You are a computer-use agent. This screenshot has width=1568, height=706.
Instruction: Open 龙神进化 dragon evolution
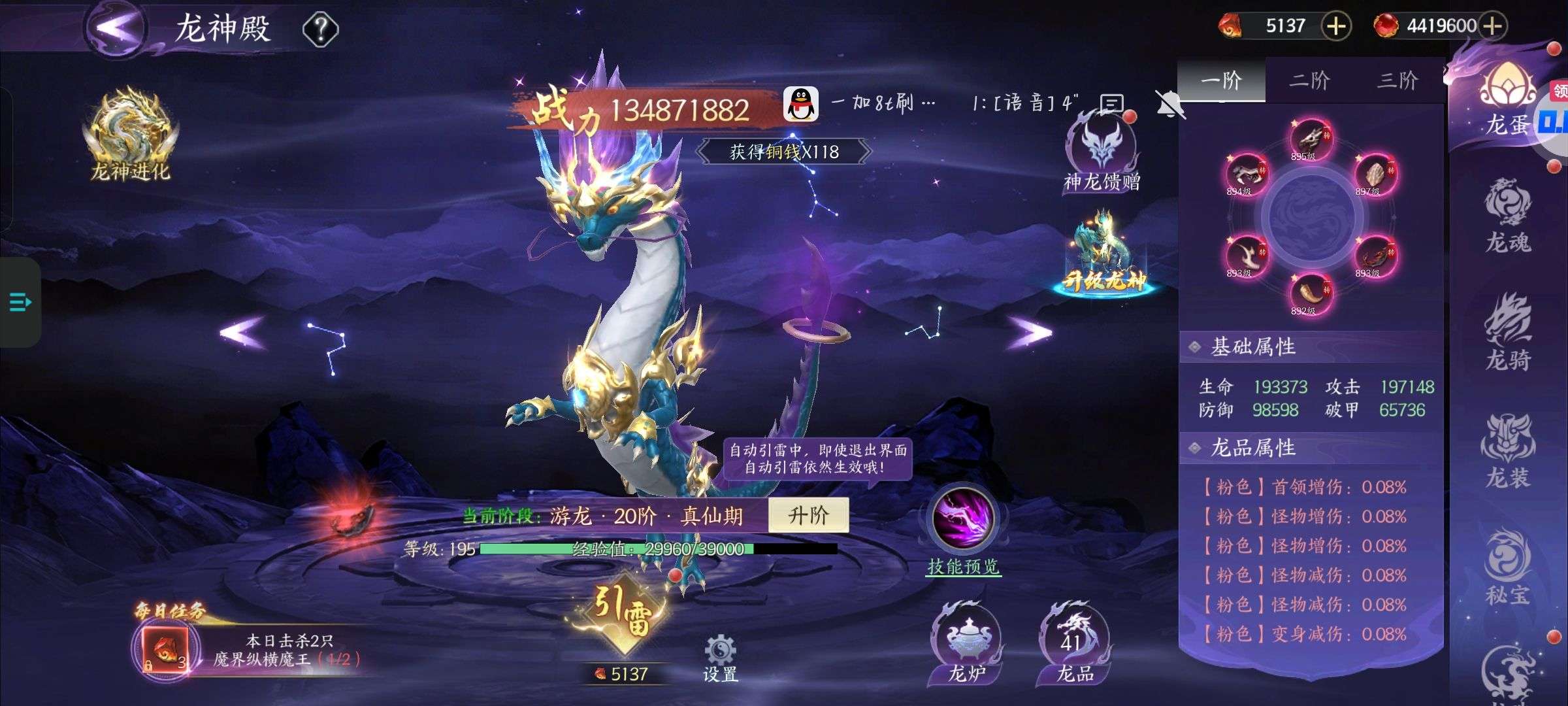131,136
